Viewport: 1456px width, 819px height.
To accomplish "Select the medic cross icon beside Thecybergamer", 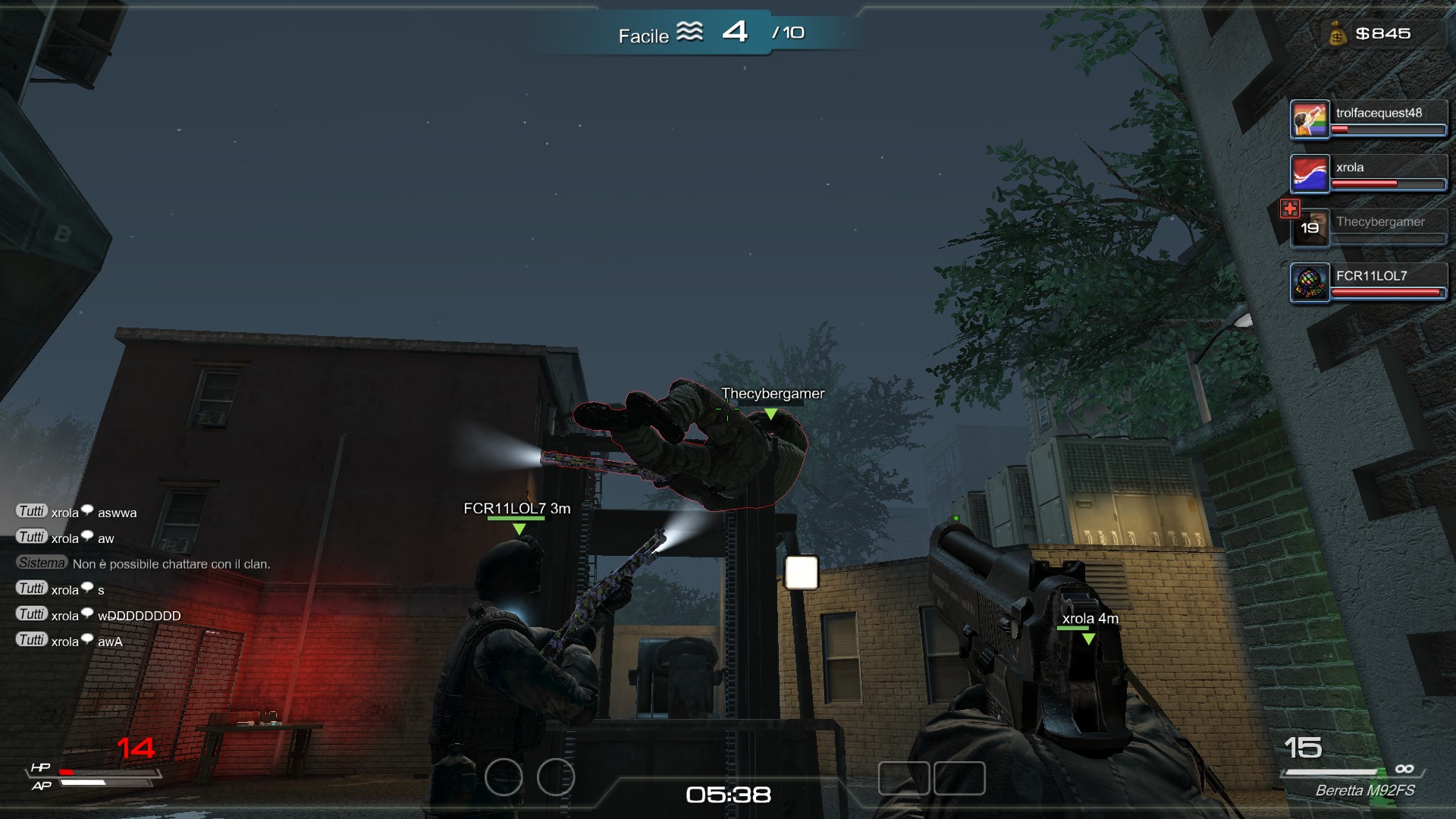I will click(1292, 208).
